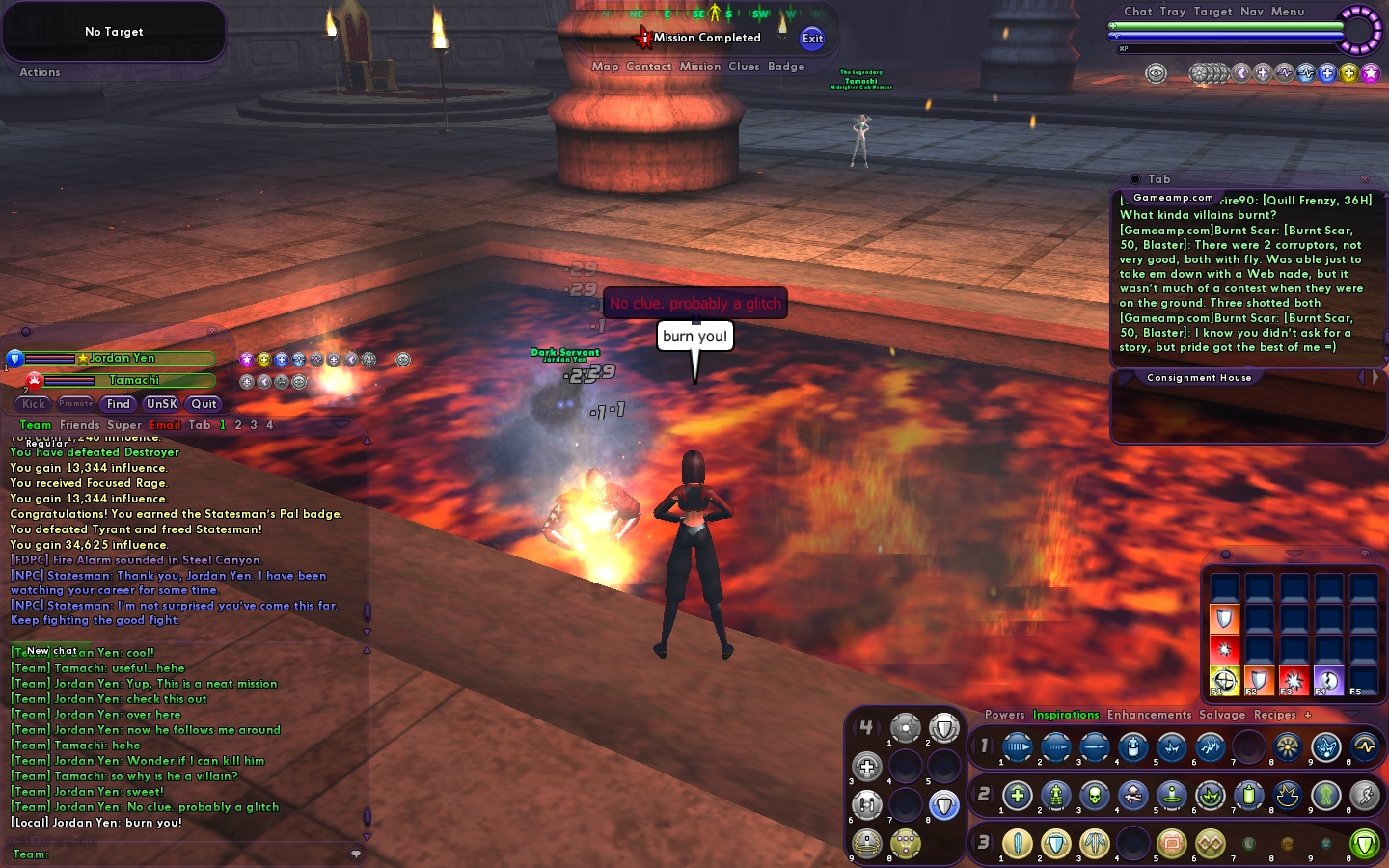The height and width of the screenshot is (868, 1389).
Task: Open the top-right Menu option
Action: pyautogui.click(x=1287, y=12)
